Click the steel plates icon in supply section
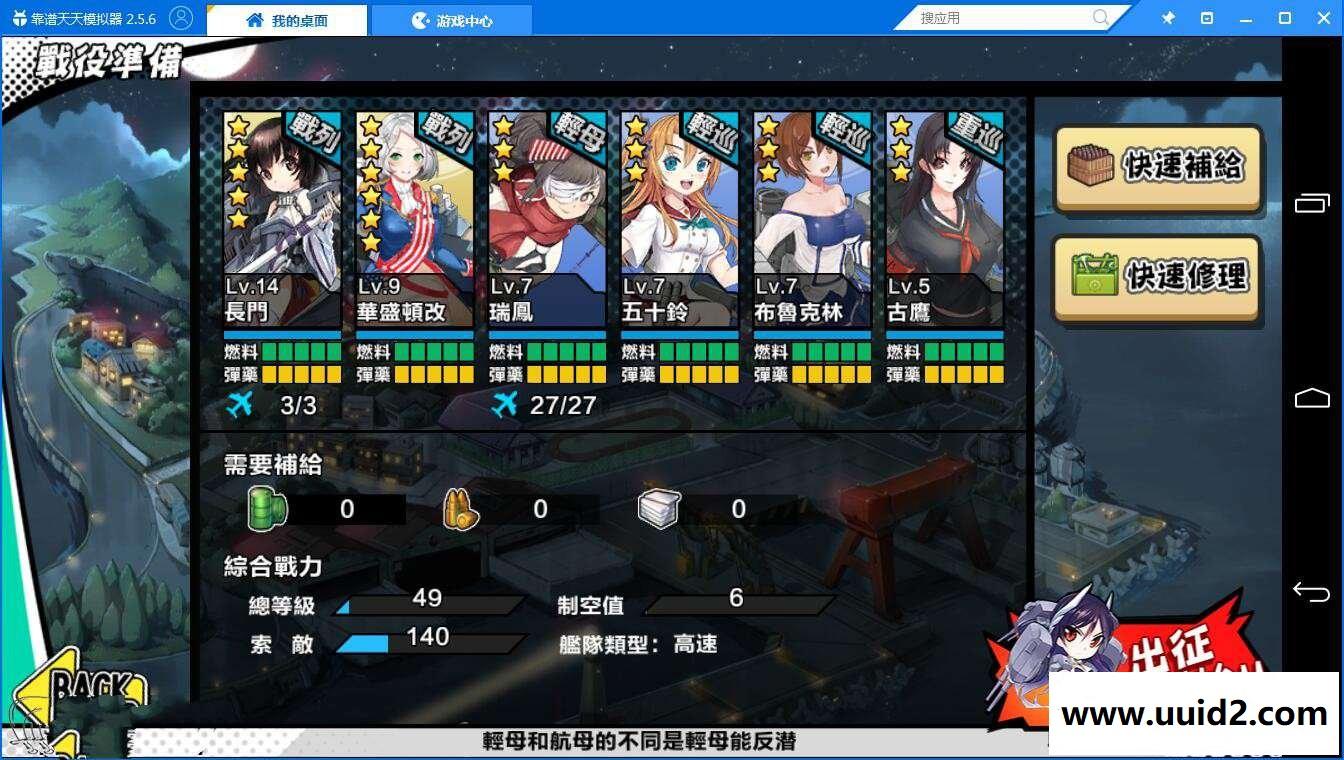1344x760 pixels. [656, 508]
